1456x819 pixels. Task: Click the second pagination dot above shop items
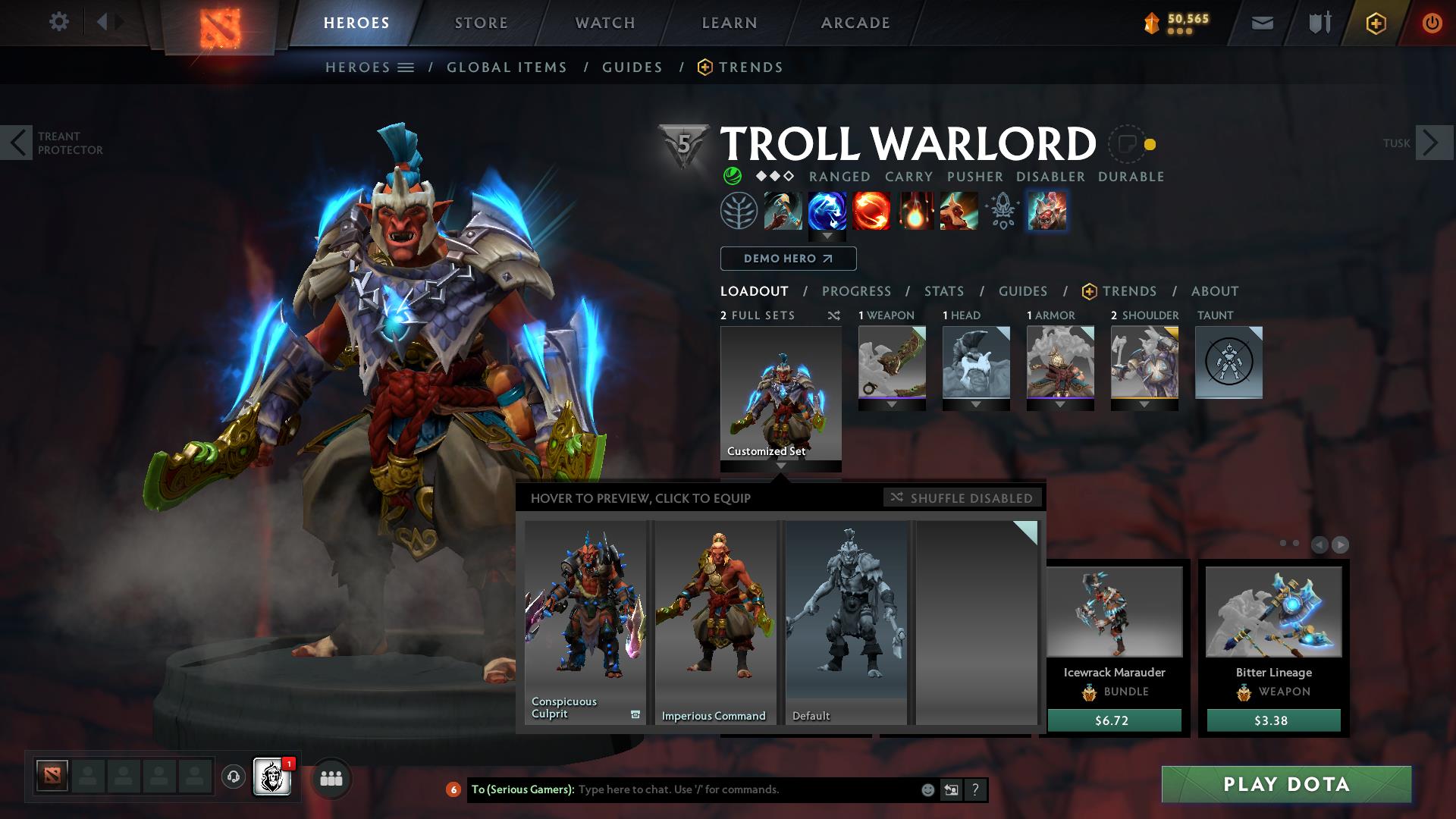pyautogui.click(x=1296, y=543)
